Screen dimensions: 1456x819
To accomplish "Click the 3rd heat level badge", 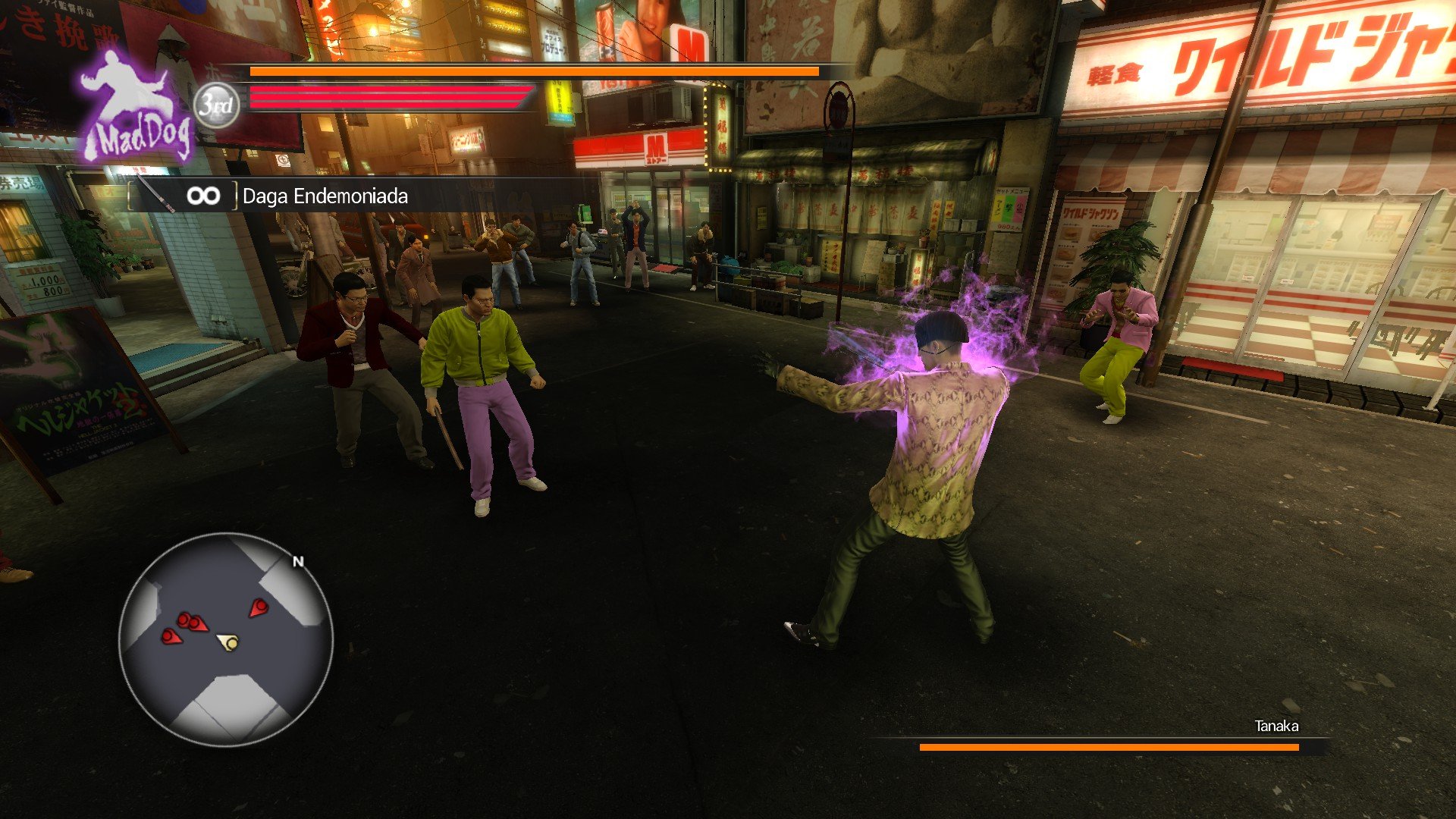I will [217, 105].
